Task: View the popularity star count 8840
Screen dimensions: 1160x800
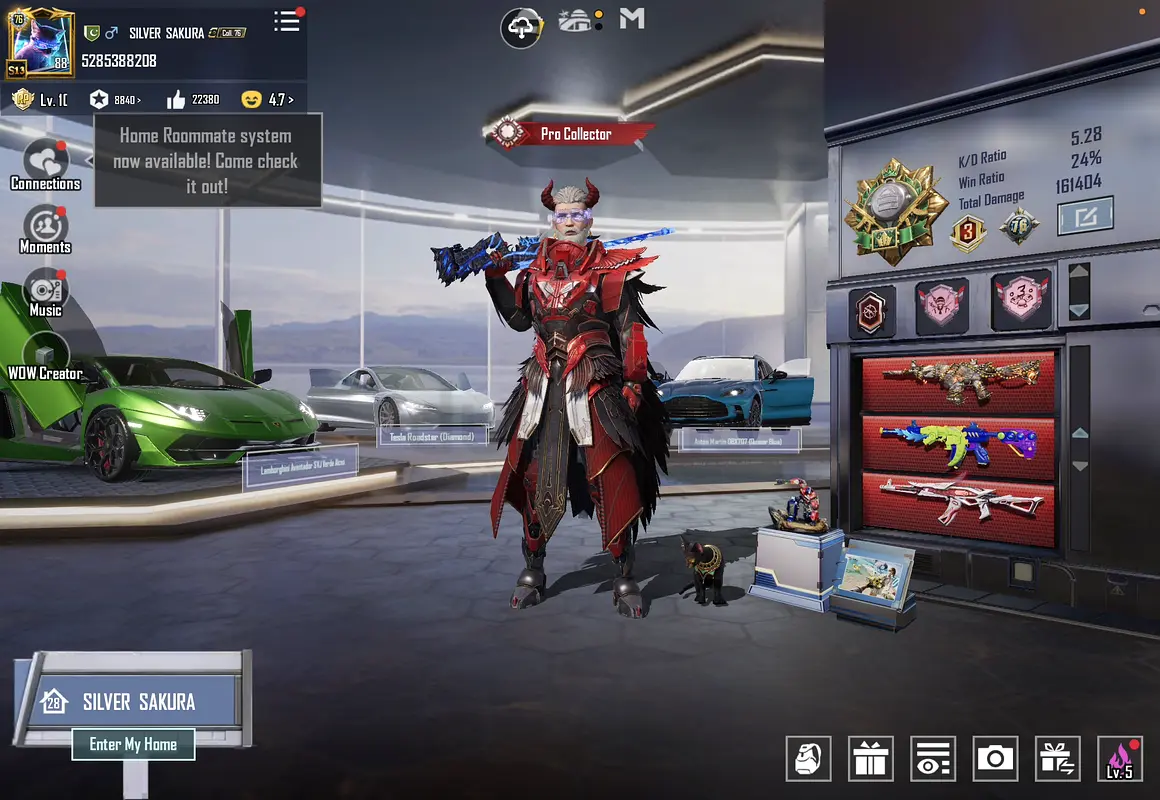Action: pyautogui.click(x=115, y=100)
